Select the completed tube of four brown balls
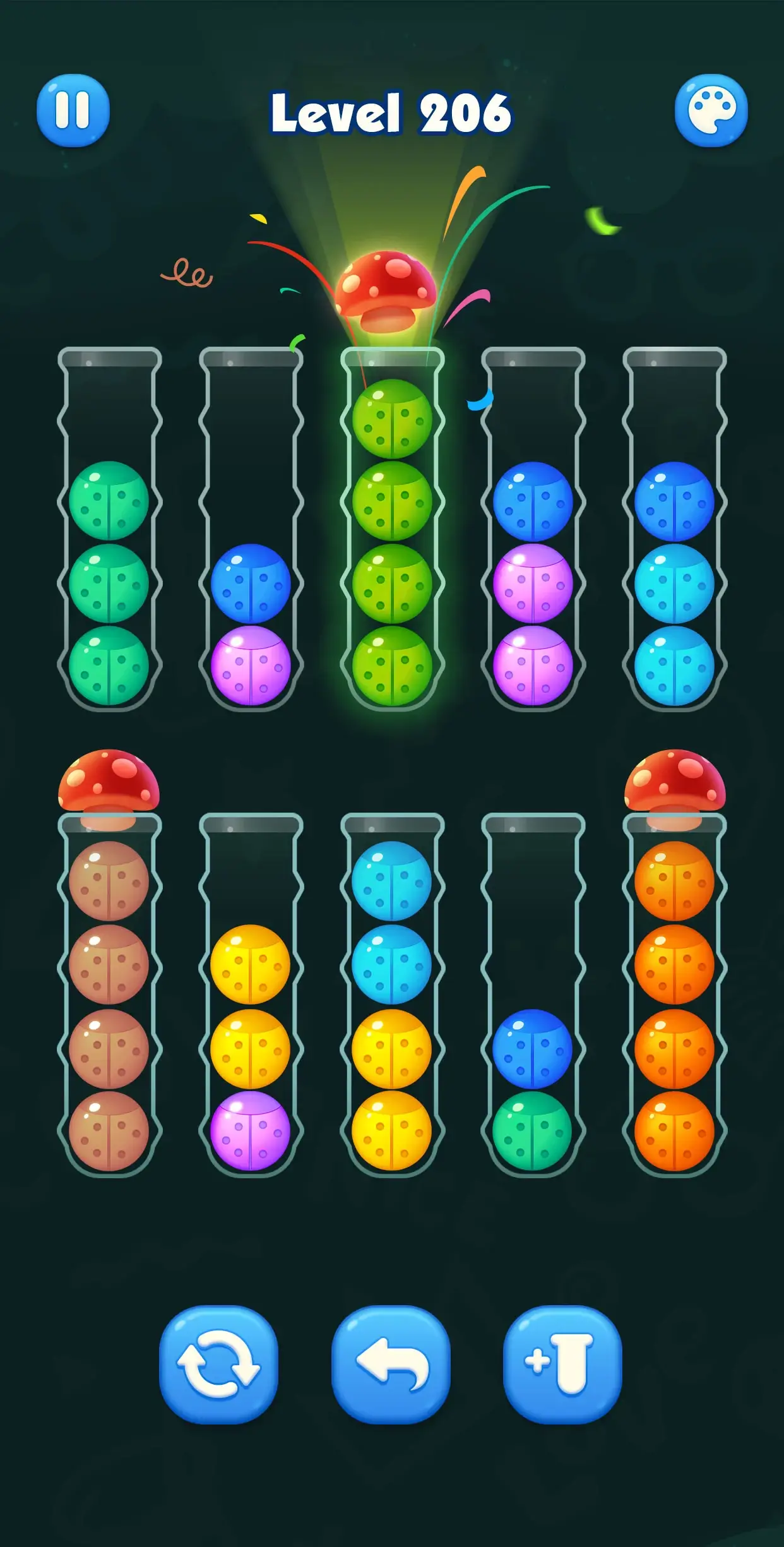Viewport: 784px width, 1547px height. coord(109,1004)
